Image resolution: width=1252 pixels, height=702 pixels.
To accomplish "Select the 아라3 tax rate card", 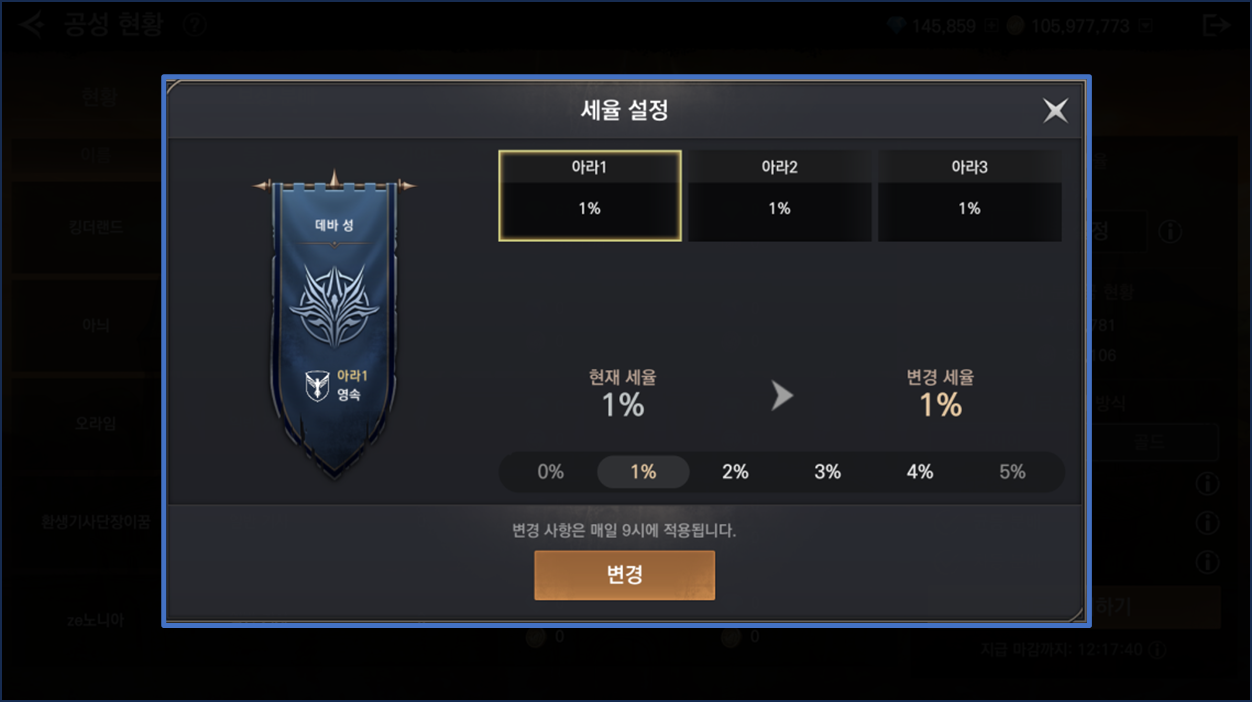I will tap(969, 196).
